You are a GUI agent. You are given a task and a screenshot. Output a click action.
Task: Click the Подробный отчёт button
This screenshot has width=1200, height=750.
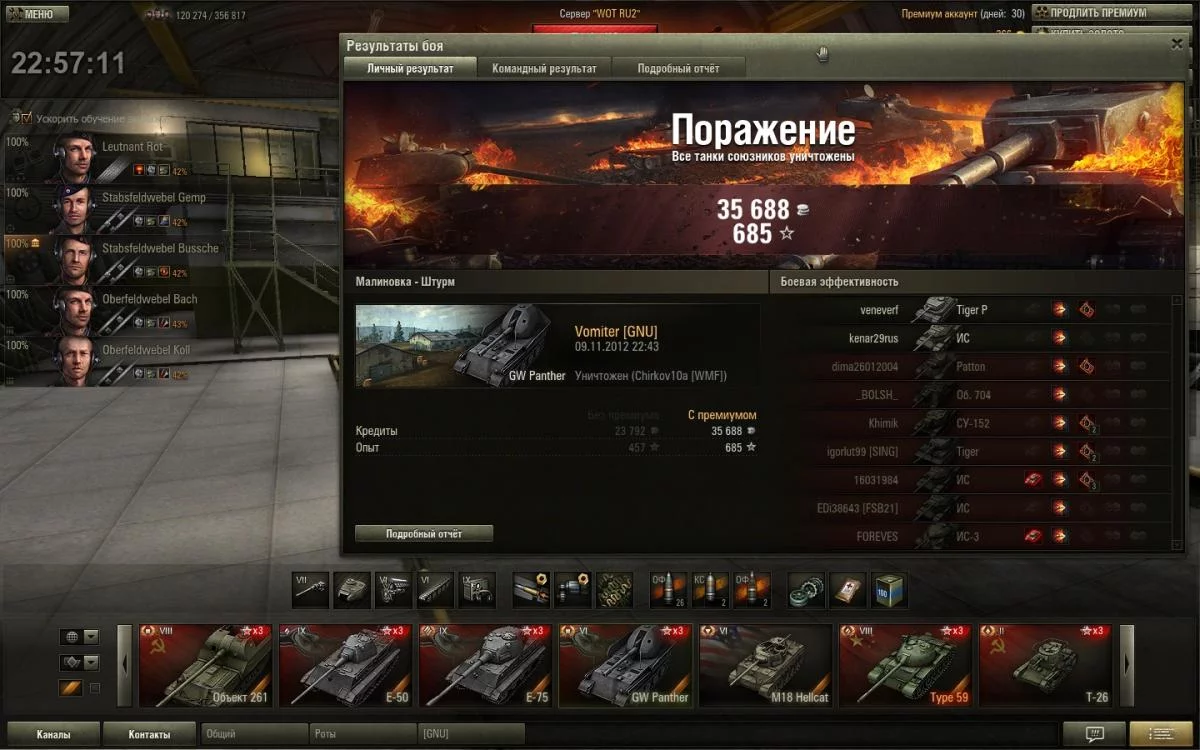point(424,534)
